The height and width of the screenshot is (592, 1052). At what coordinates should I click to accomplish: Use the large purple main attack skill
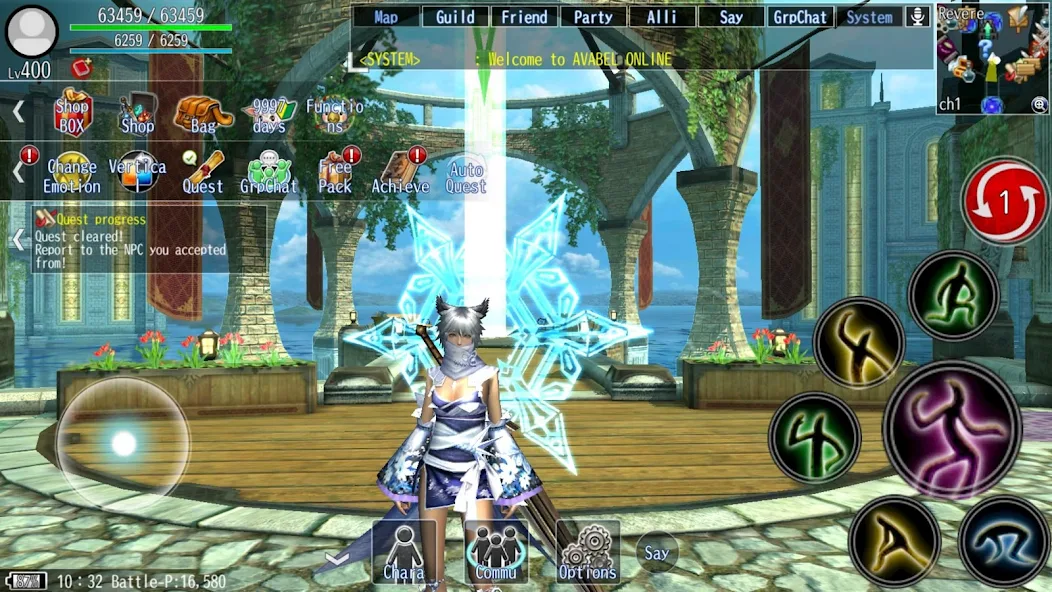click(952, 430)
